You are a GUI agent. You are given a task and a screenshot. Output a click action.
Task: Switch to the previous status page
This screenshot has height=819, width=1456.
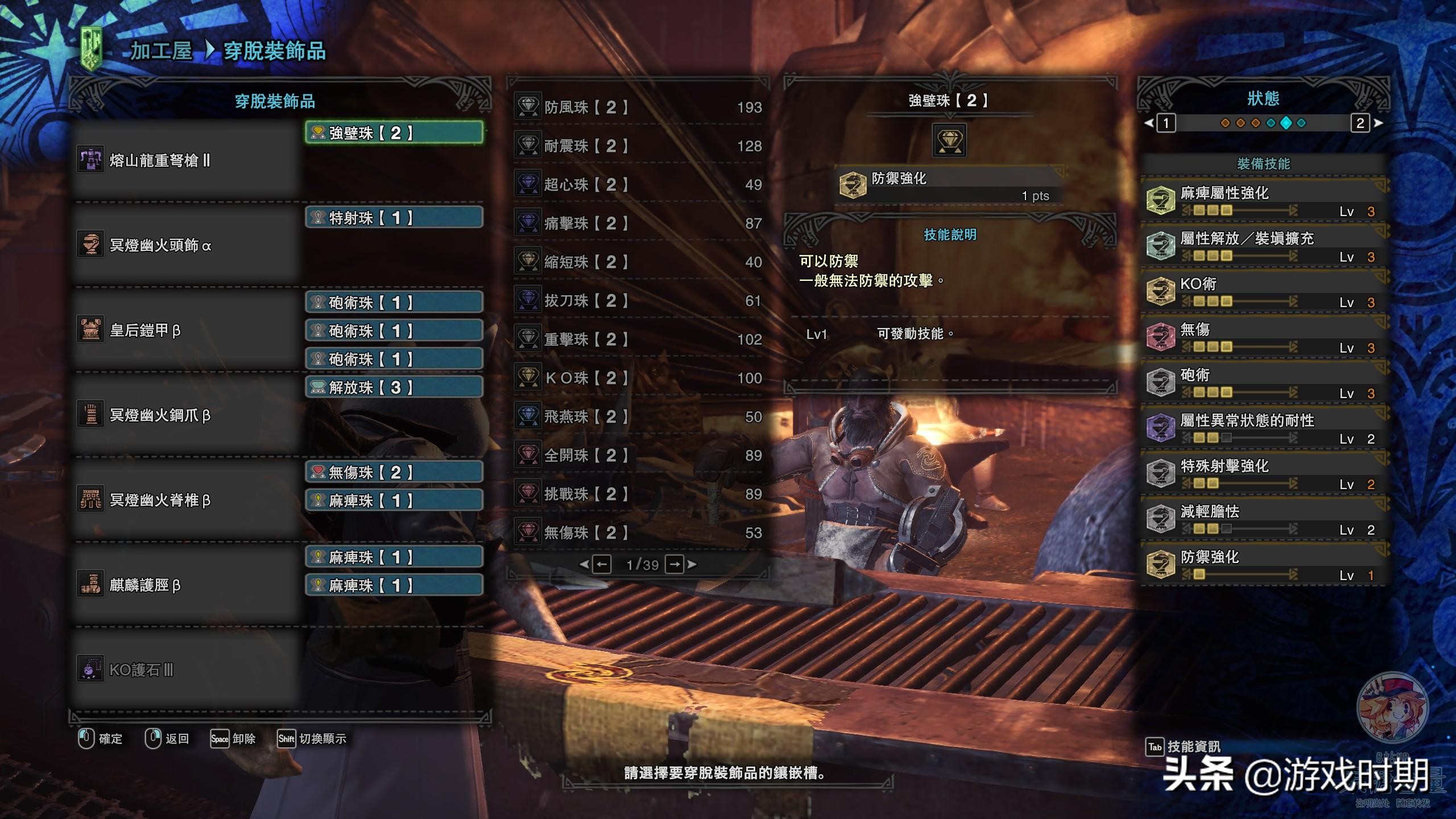pos(1166,123)
